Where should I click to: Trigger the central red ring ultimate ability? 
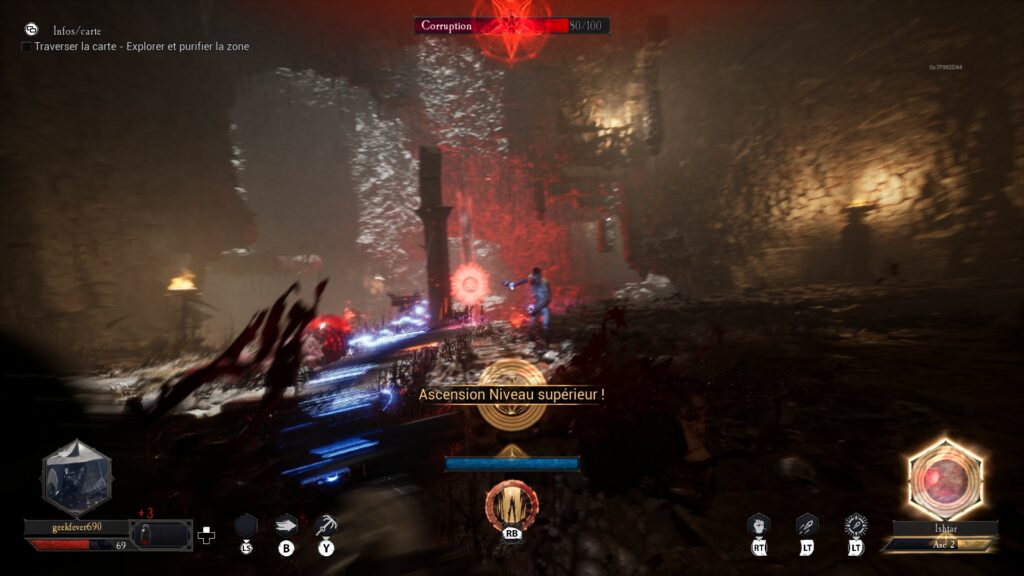(511, 504)
